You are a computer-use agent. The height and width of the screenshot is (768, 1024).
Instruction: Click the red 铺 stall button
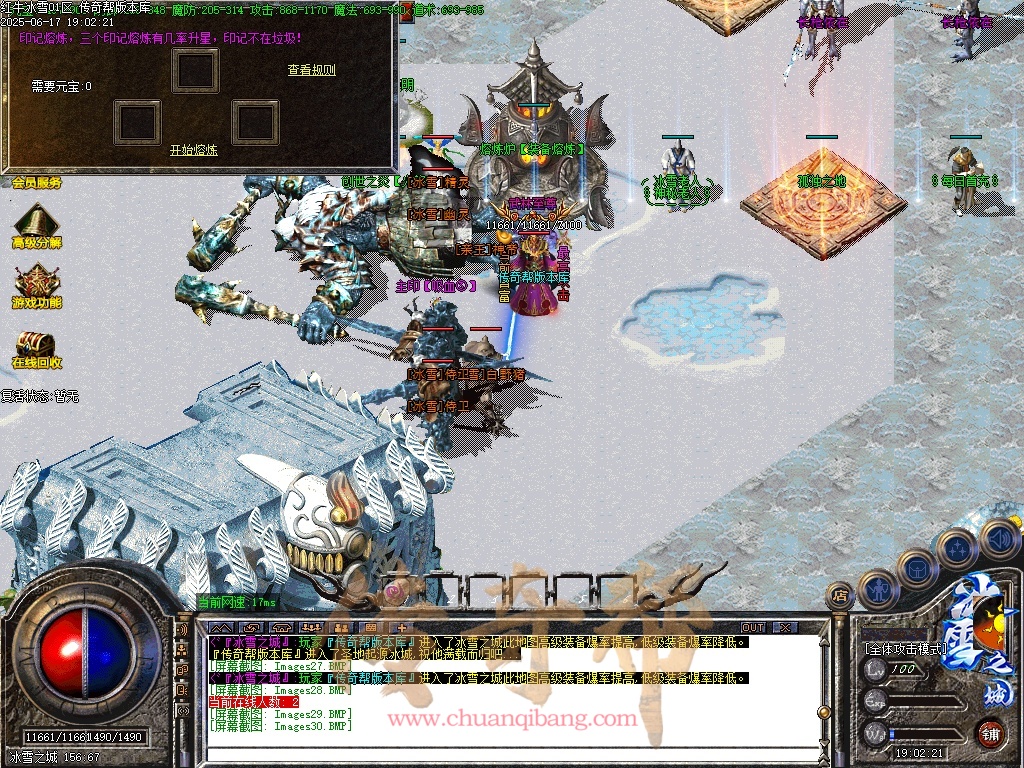pos(989,732)
